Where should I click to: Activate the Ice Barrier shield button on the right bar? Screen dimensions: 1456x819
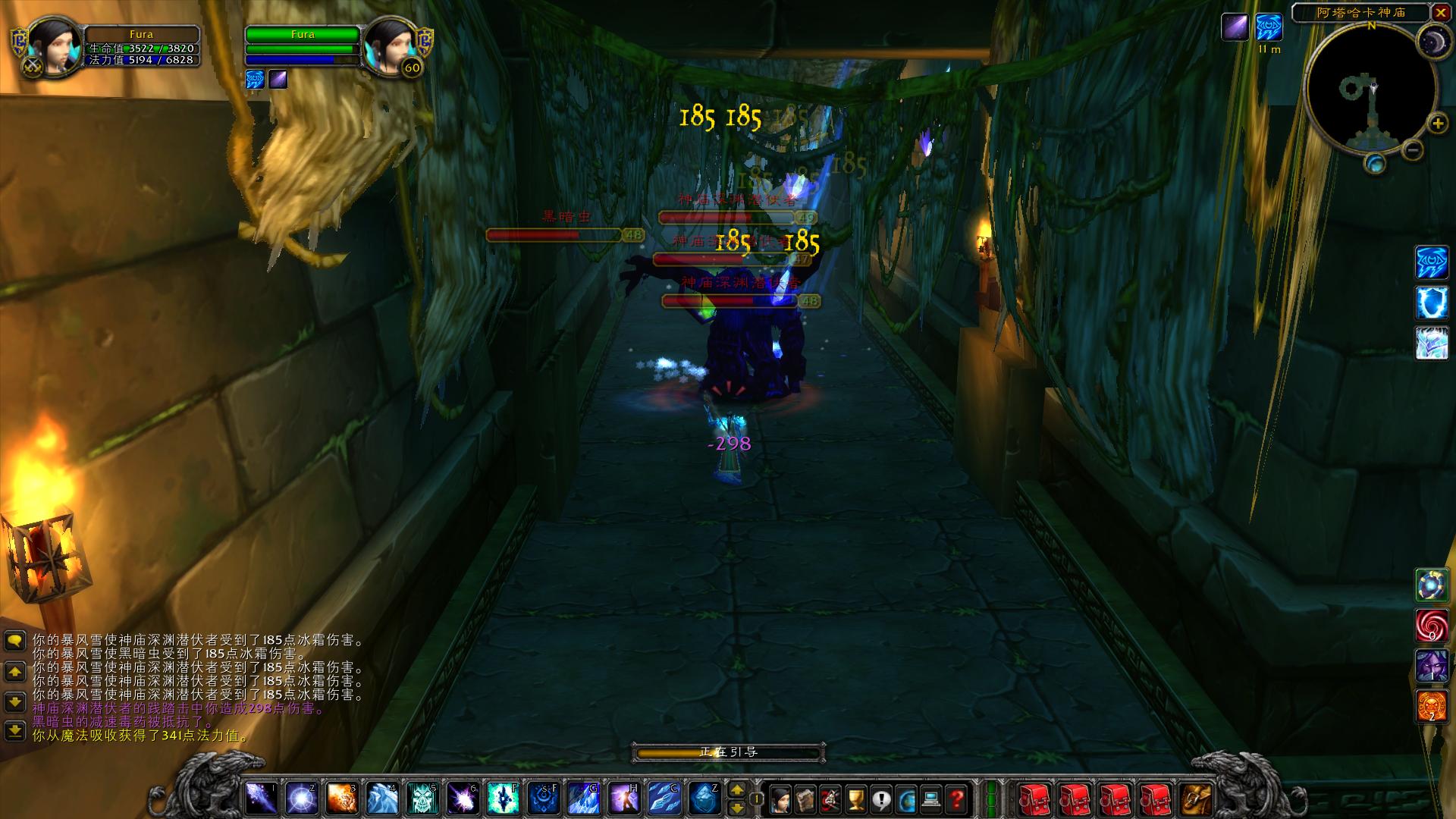pos(1431,303)
